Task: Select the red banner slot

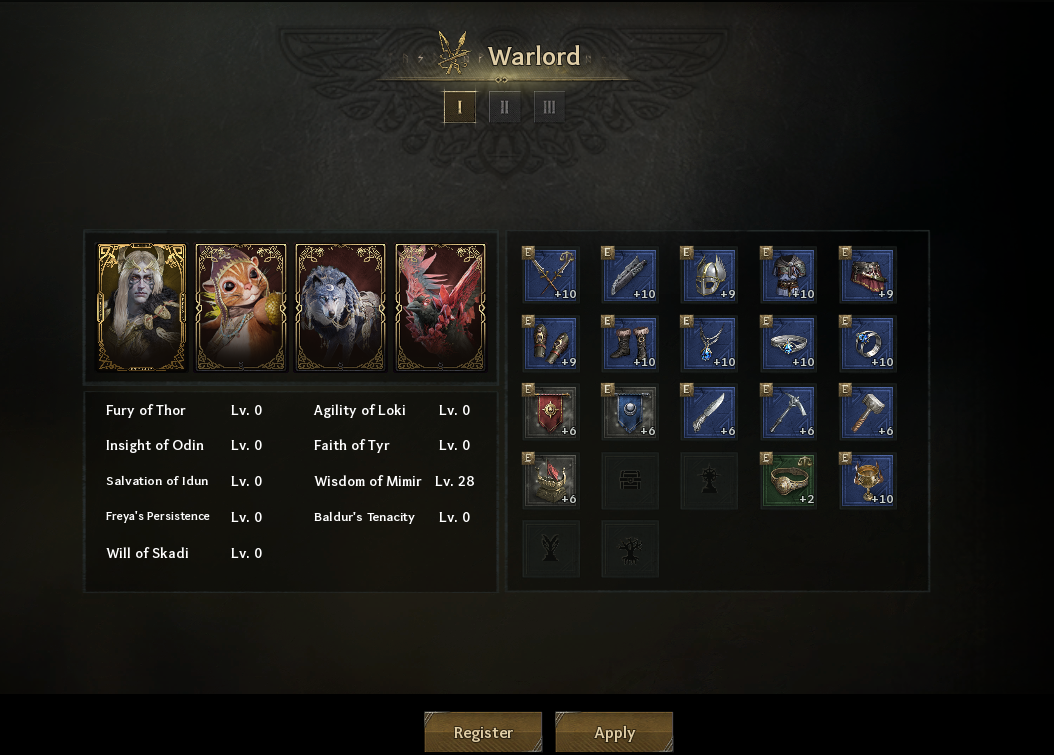Action: click(x=551, y=412)
